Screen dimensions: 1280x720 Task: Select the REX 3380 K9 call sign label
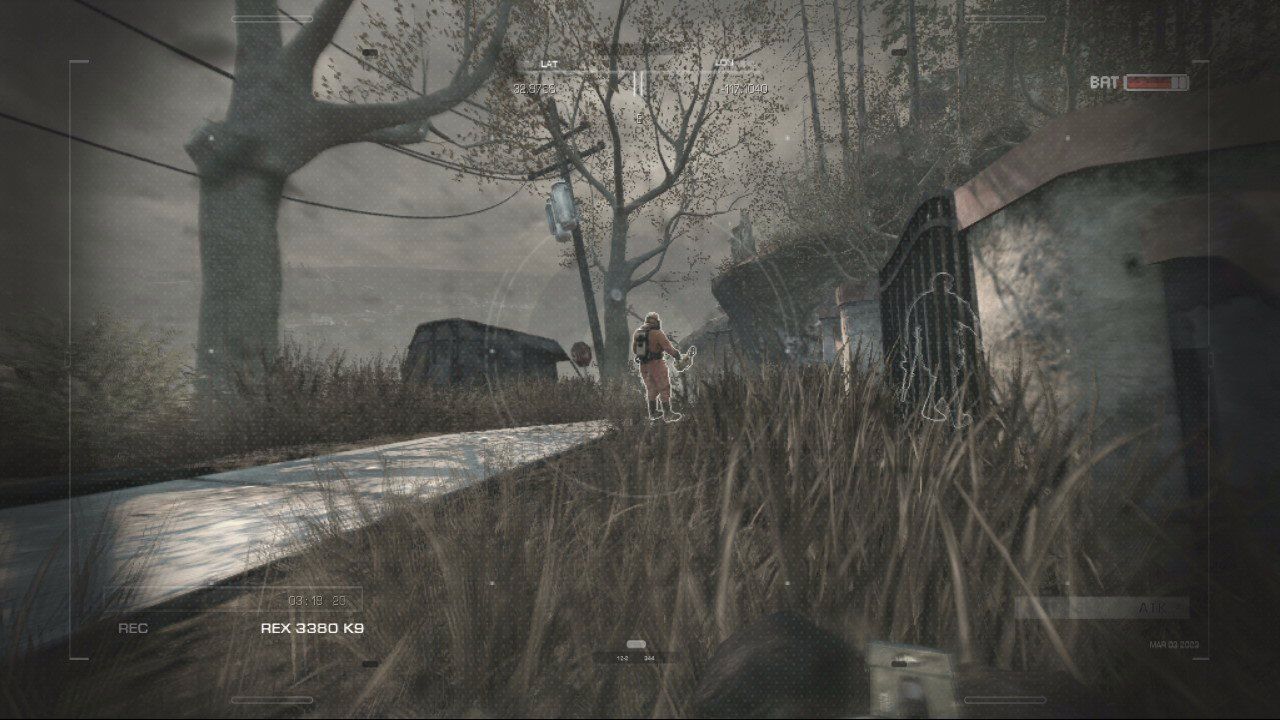310,630
